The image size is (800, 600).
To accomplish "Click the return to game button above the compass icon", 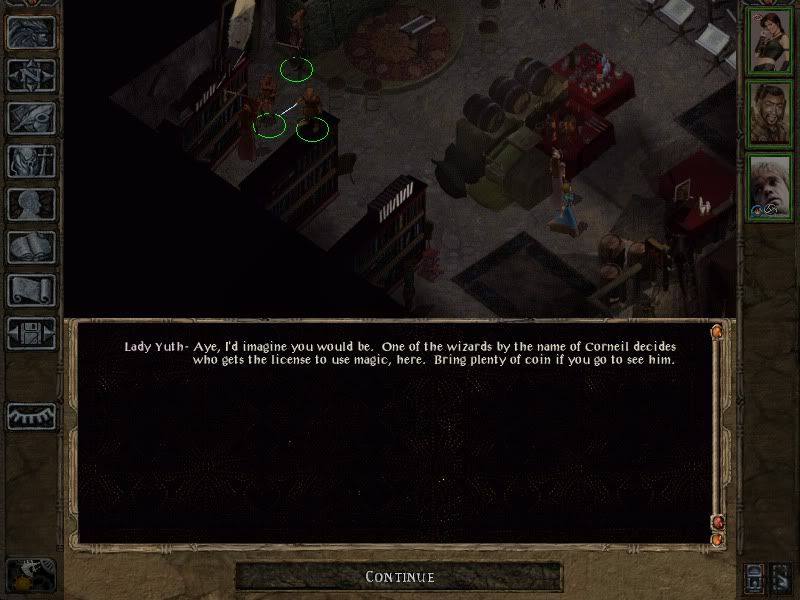I will [x=31, y=32].
